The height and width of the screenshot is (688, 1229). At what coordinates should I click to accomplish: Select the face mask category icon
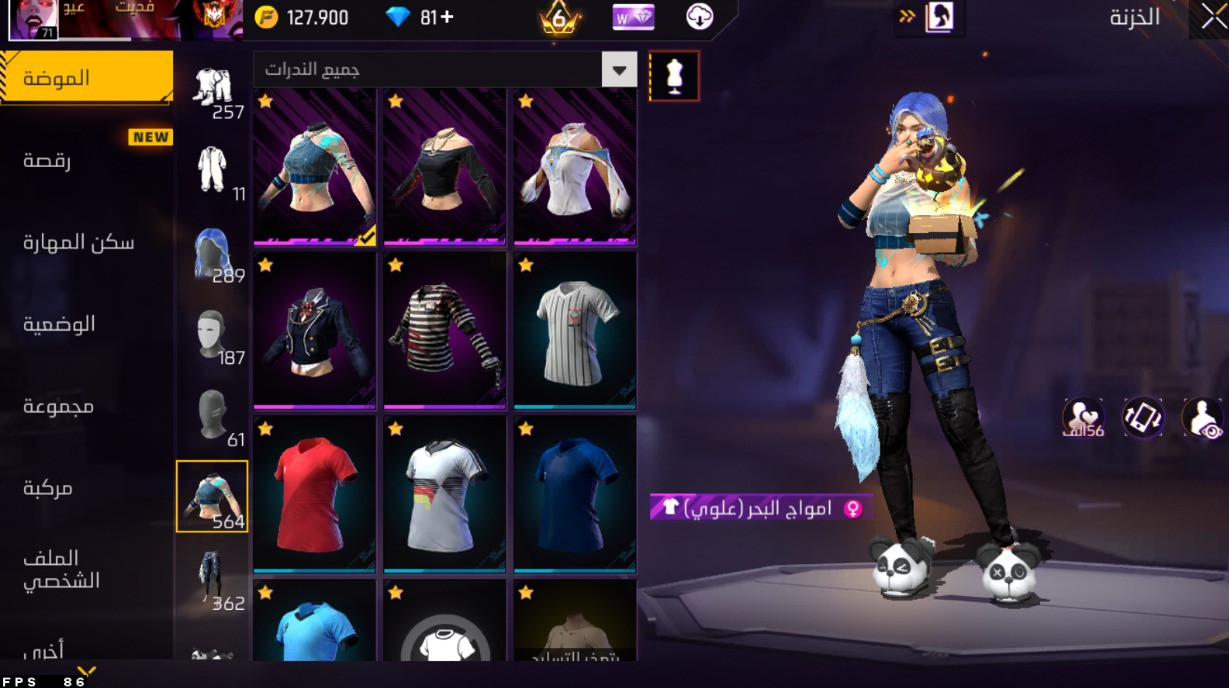212,334
